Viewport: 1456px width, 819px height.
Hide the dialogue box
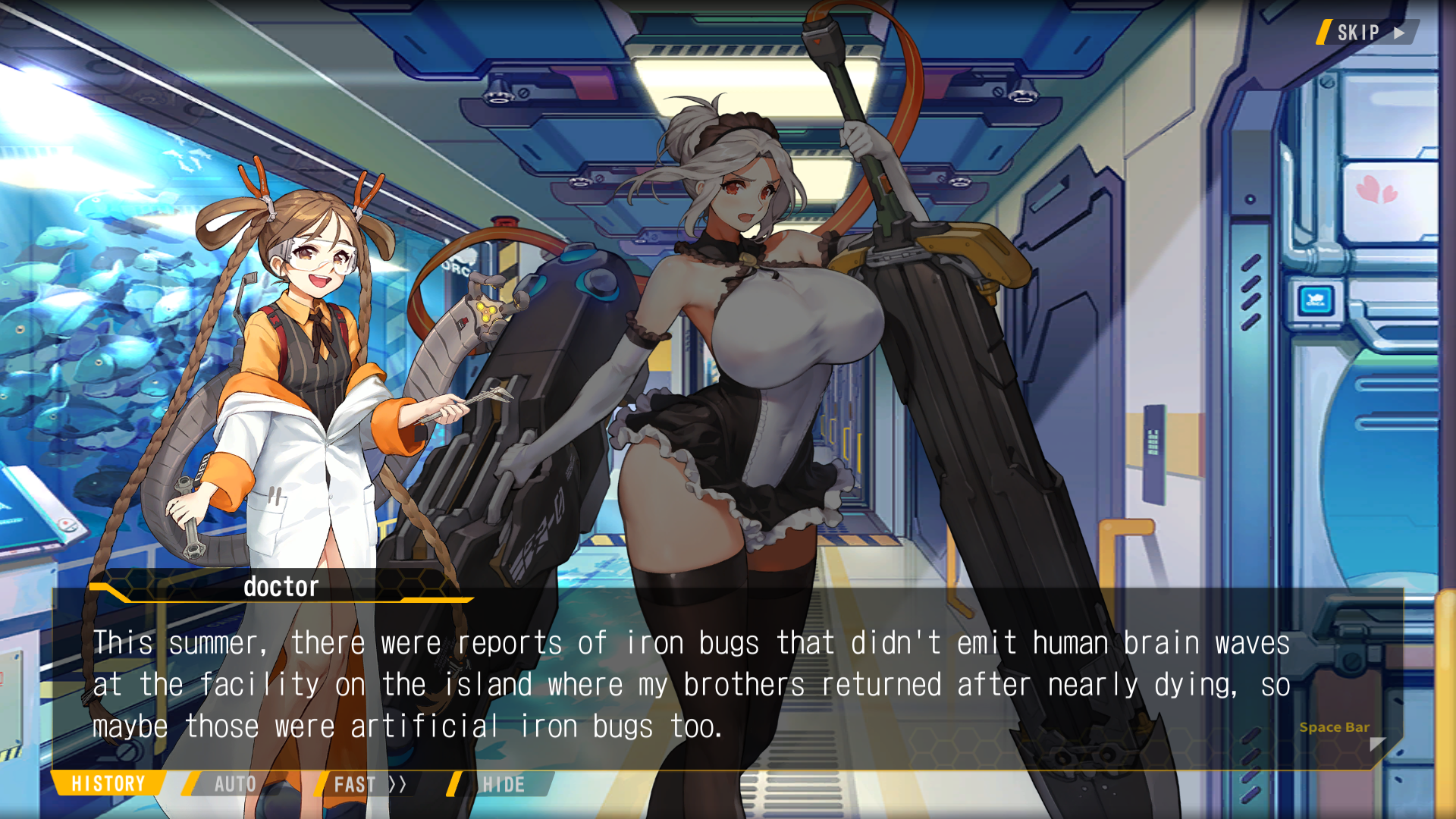coord(503,784)
